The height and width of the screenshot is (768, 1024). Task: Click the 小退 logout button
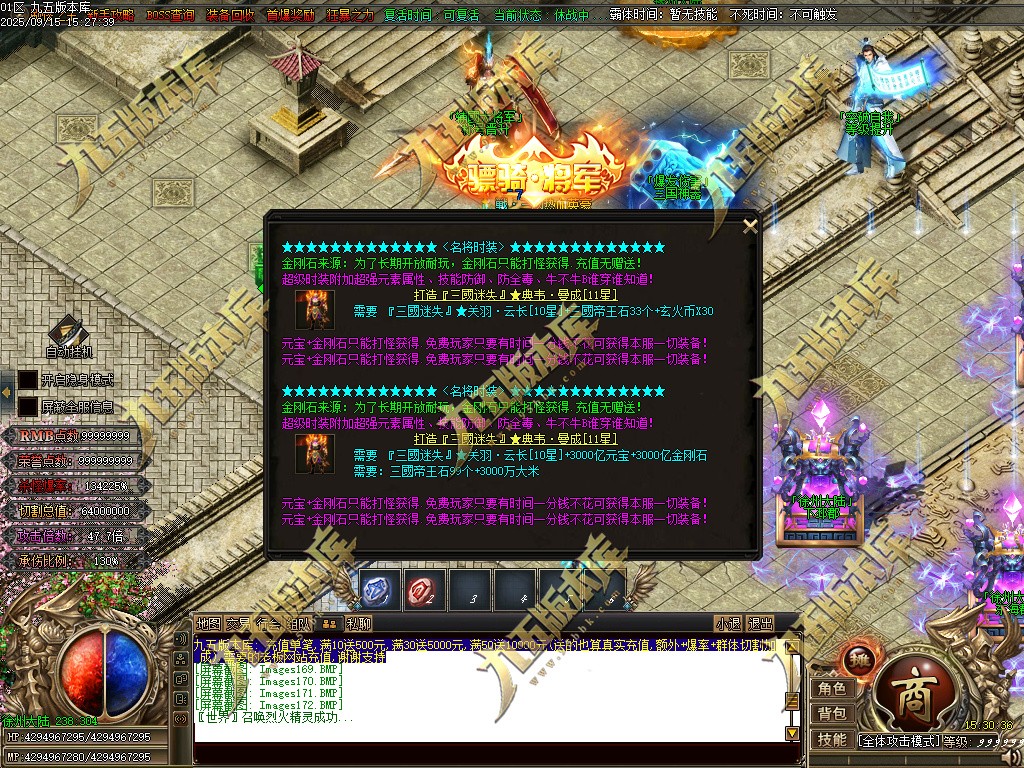point(728,624)
